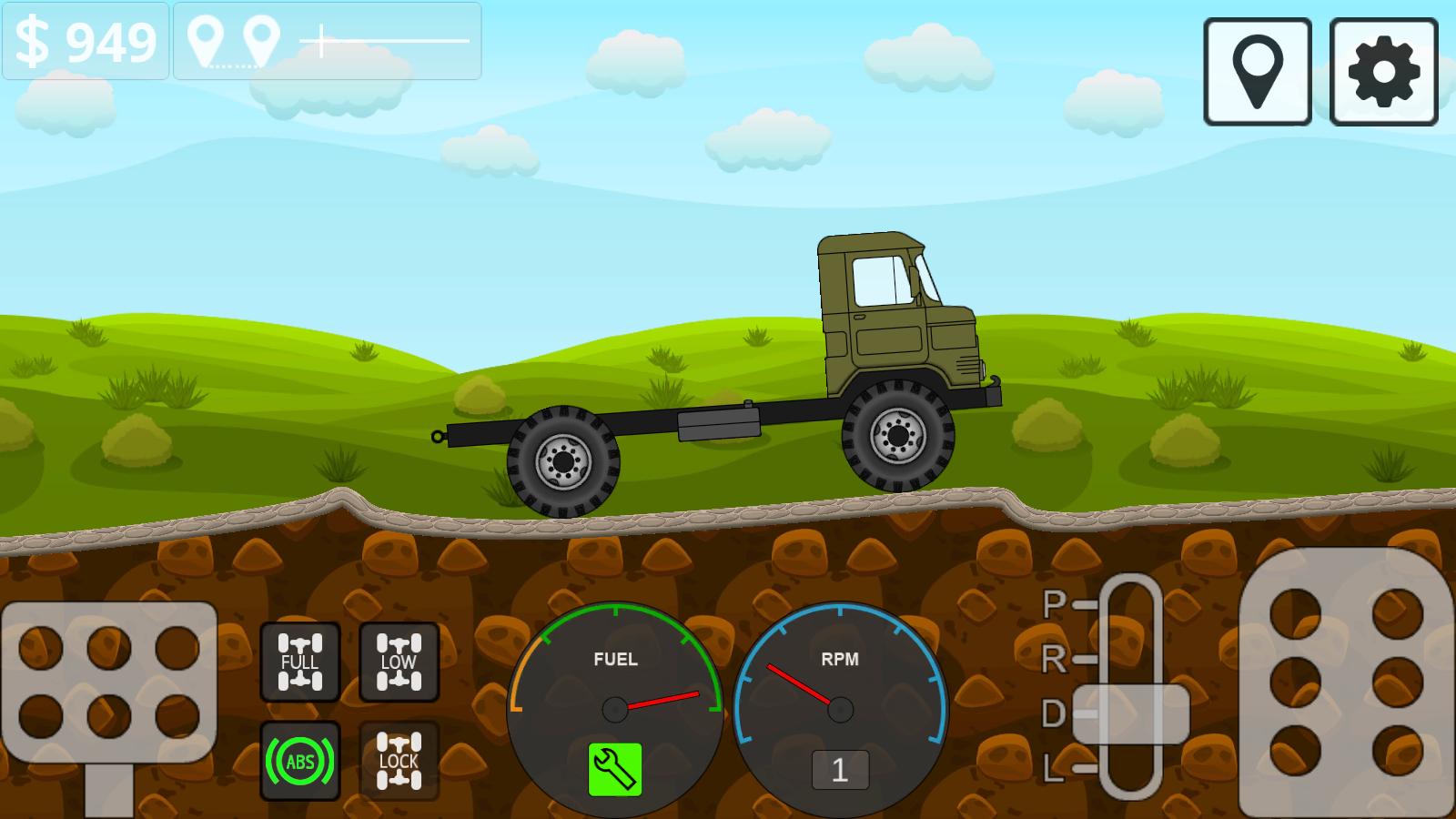Toggle LOW gear range
This screenshot has width=1456, height=819.
click(399, 662)
